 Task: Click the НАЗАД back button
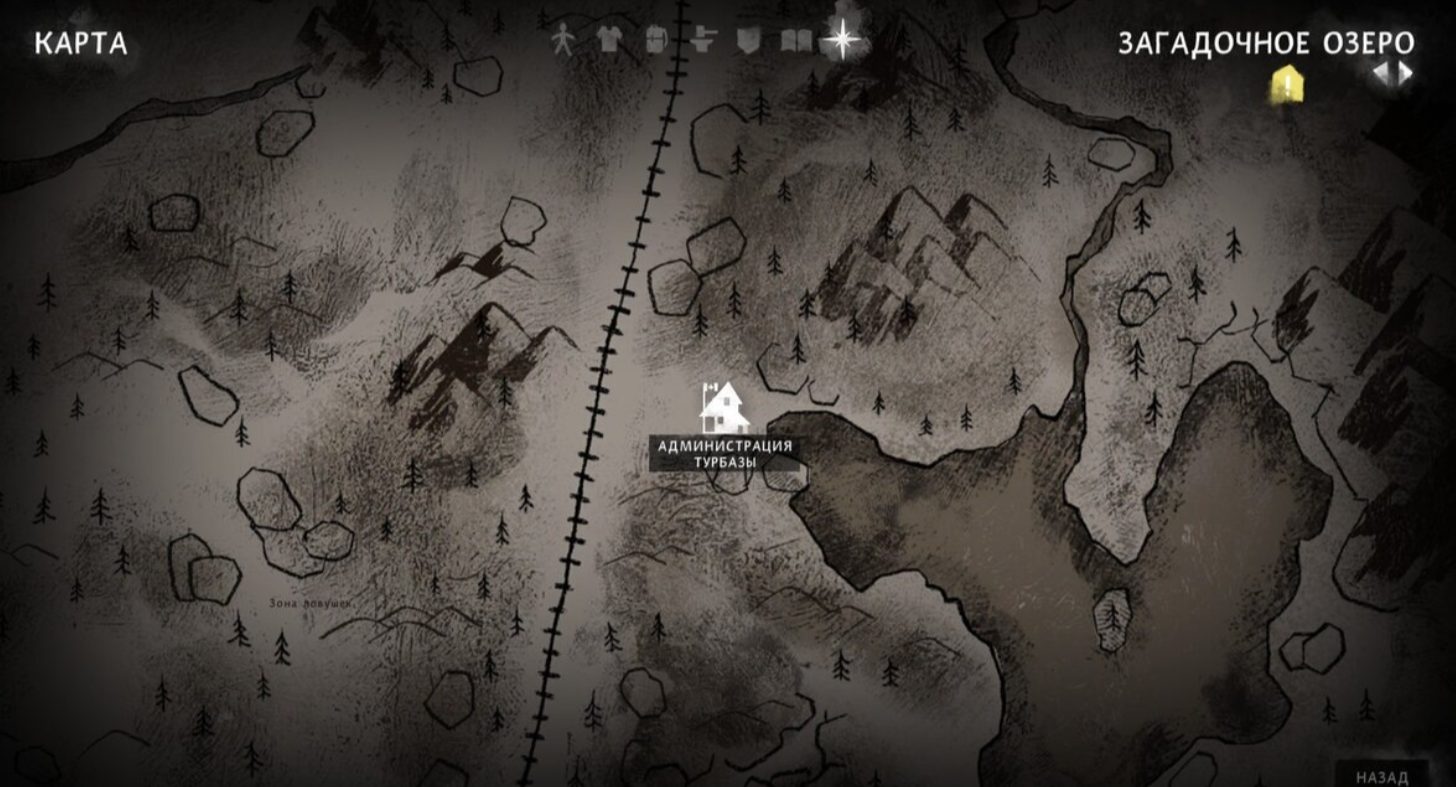(1382, 777)
